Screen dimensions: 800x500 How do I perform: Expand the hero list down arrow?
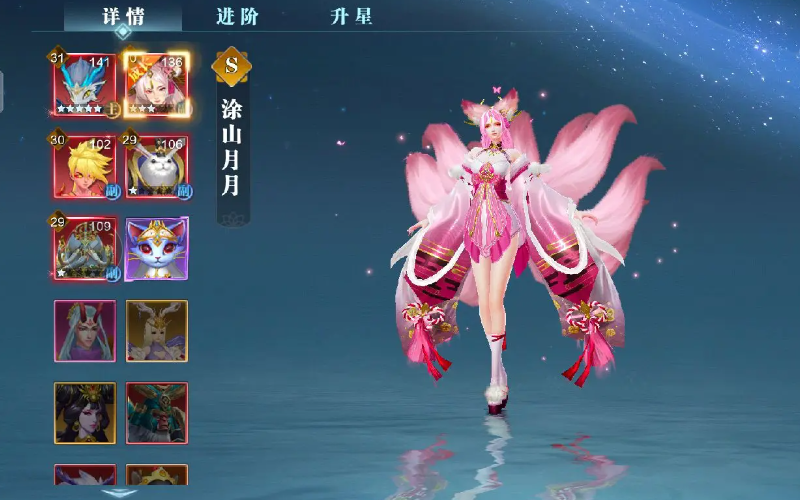click(121, 492)
